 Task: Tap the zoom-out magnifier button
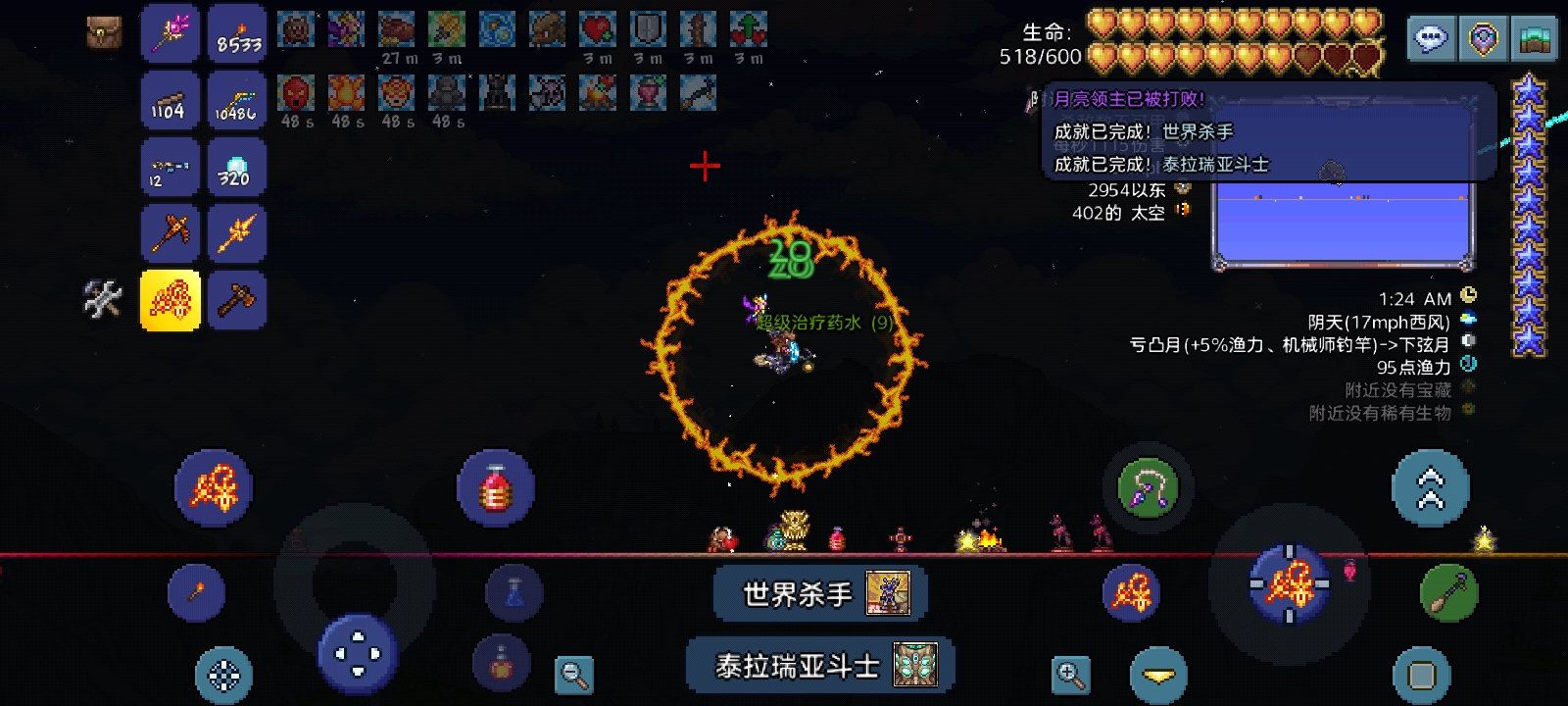coord(573,675)
